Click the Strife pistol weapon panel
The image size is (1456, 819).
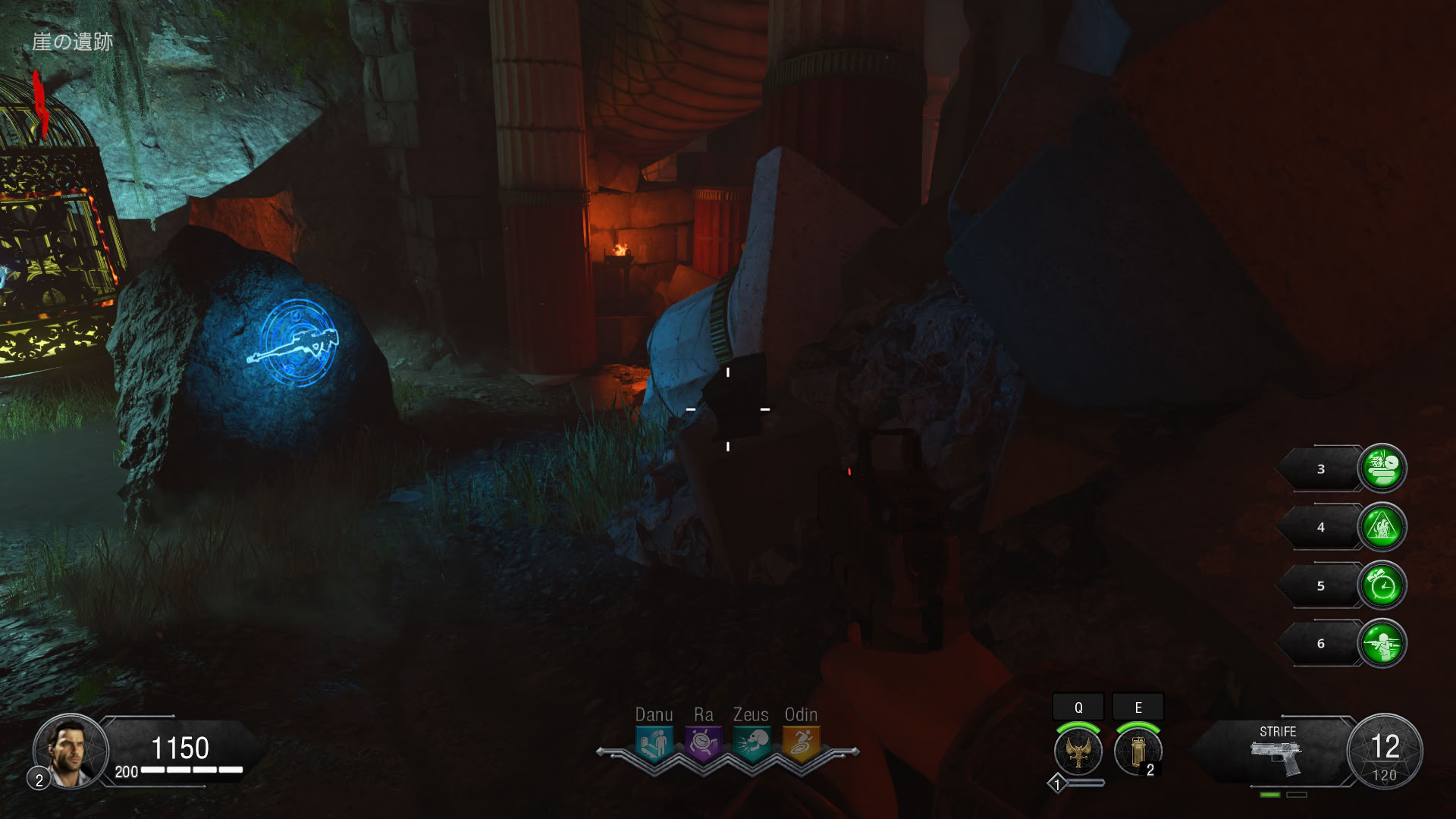[x=1277, y=752]
